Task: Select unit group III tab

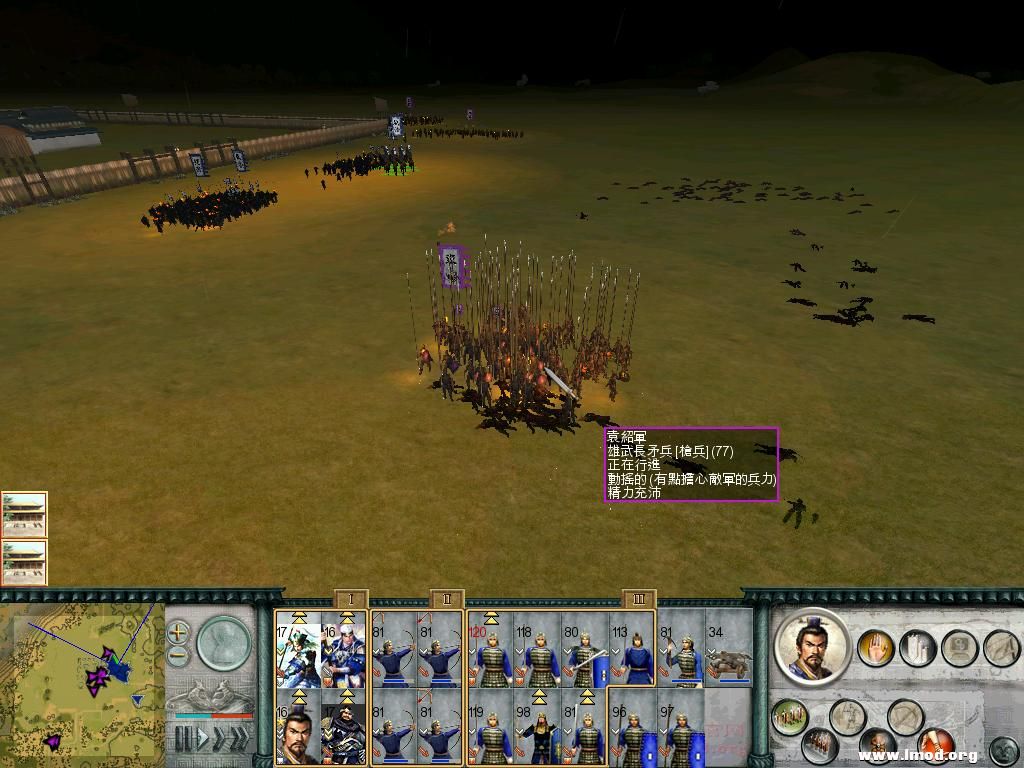Action: point(639,600)
